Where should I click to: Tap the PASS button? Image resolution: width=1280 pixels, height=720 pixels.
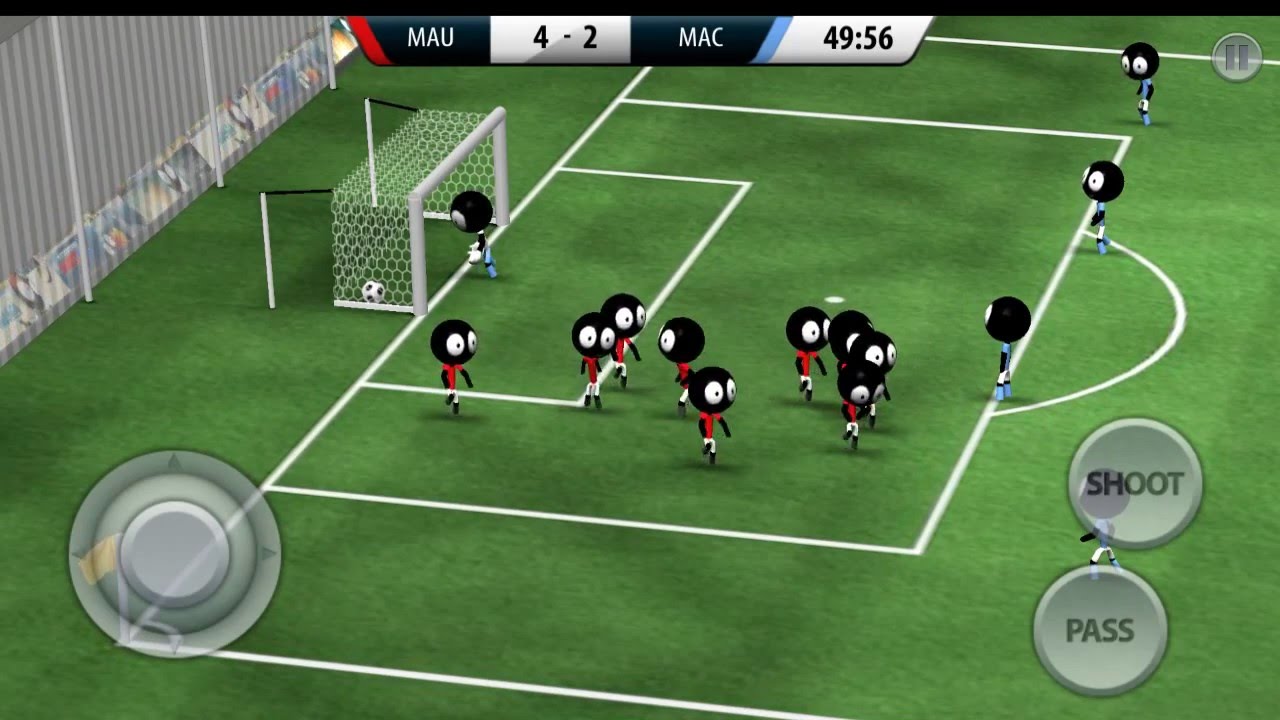(1099, 630)
